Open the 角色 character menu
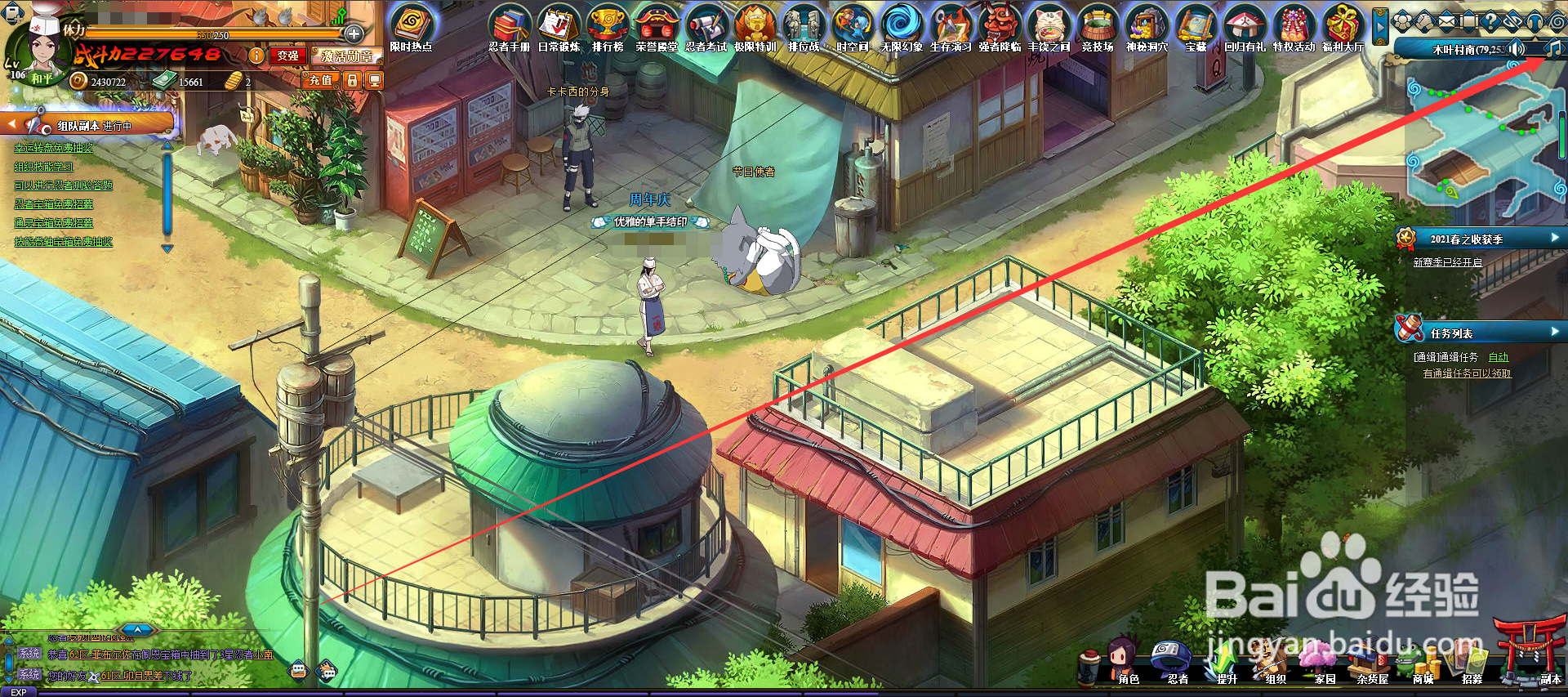The image size is (1568, 697). [x=1127, y=662]
